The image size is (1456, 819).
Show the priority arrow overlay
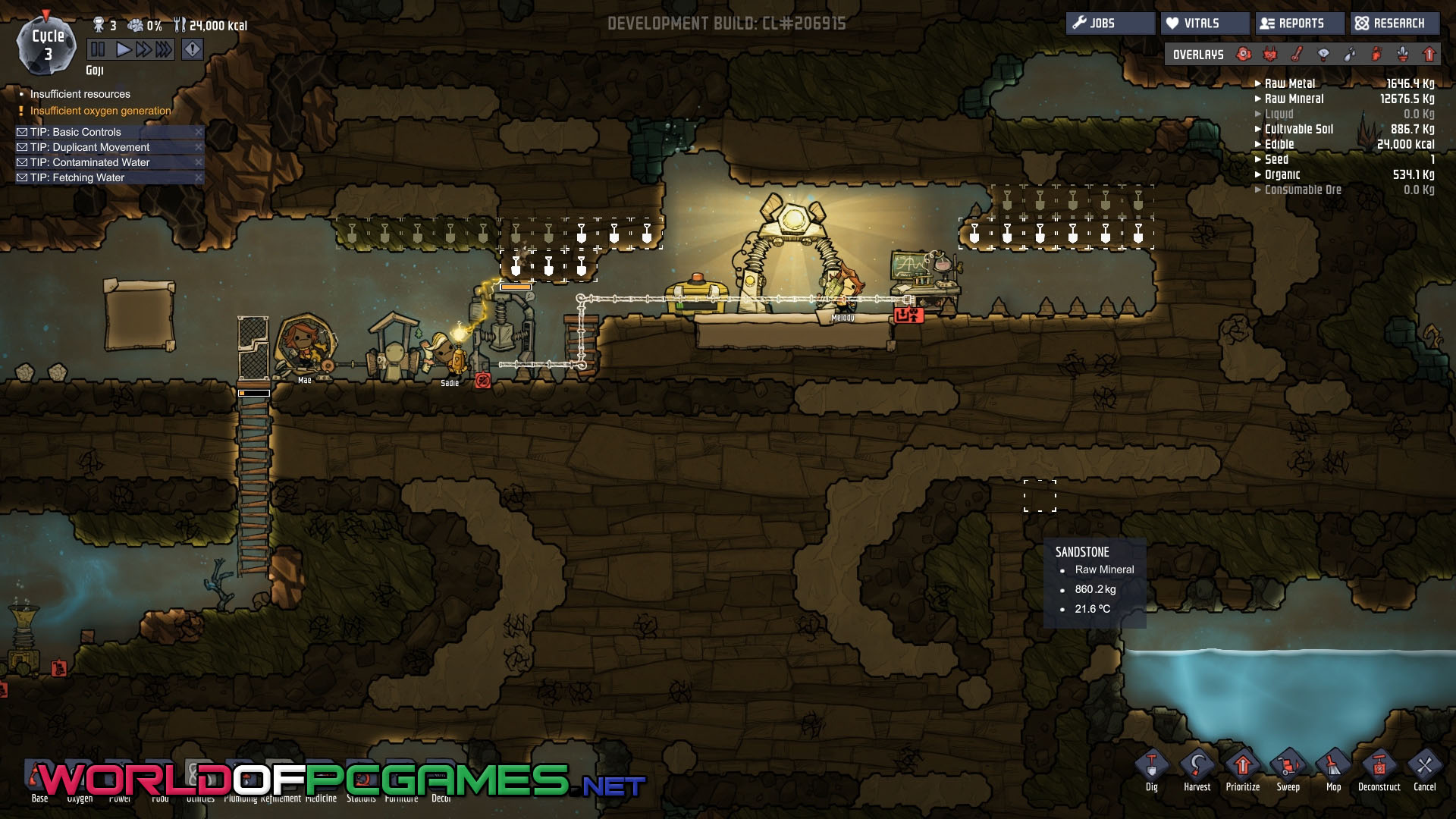coord(1429,54)
